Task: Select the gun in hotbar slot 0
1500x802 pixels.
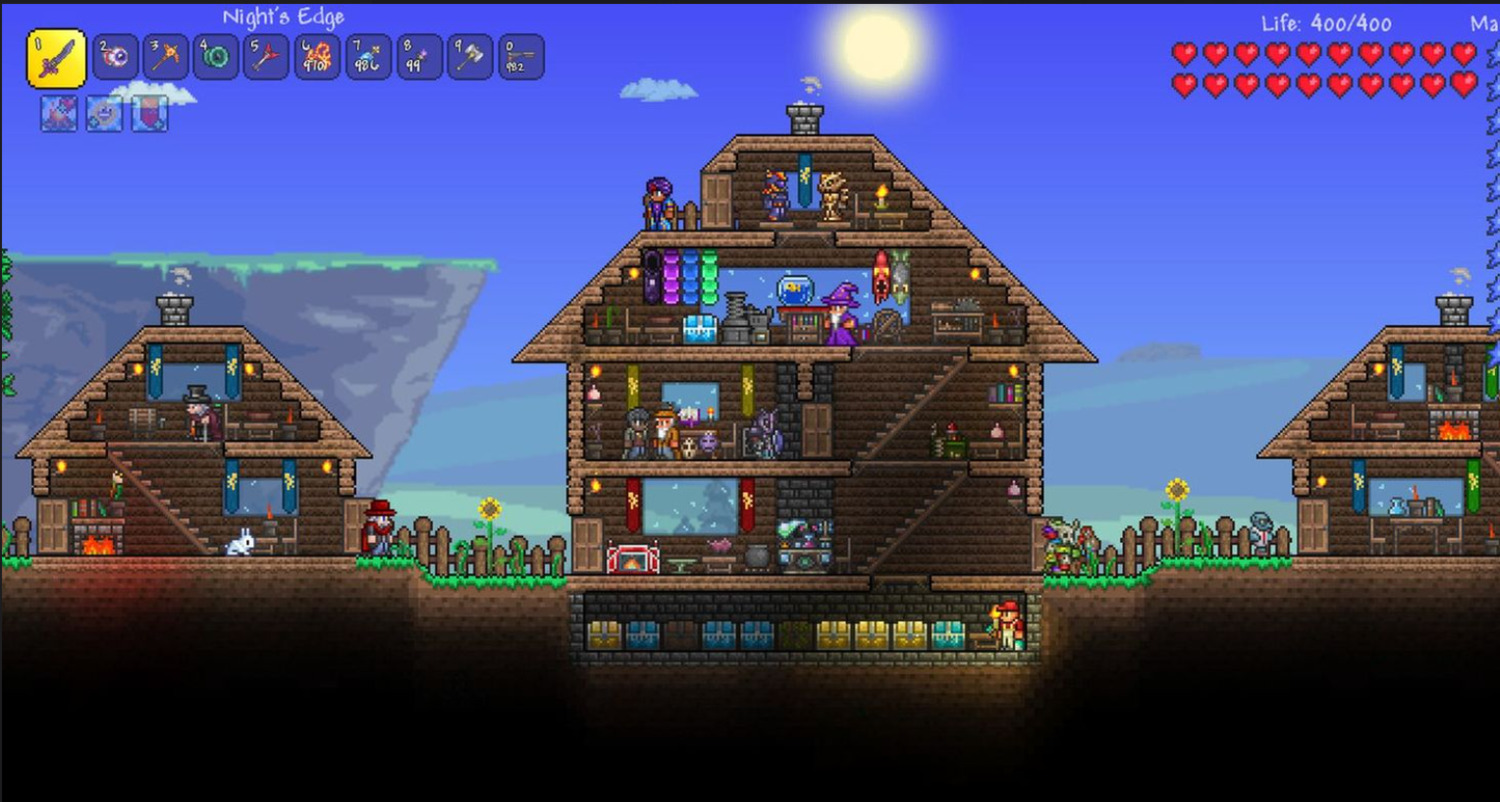Action: (x=521, y=58)
